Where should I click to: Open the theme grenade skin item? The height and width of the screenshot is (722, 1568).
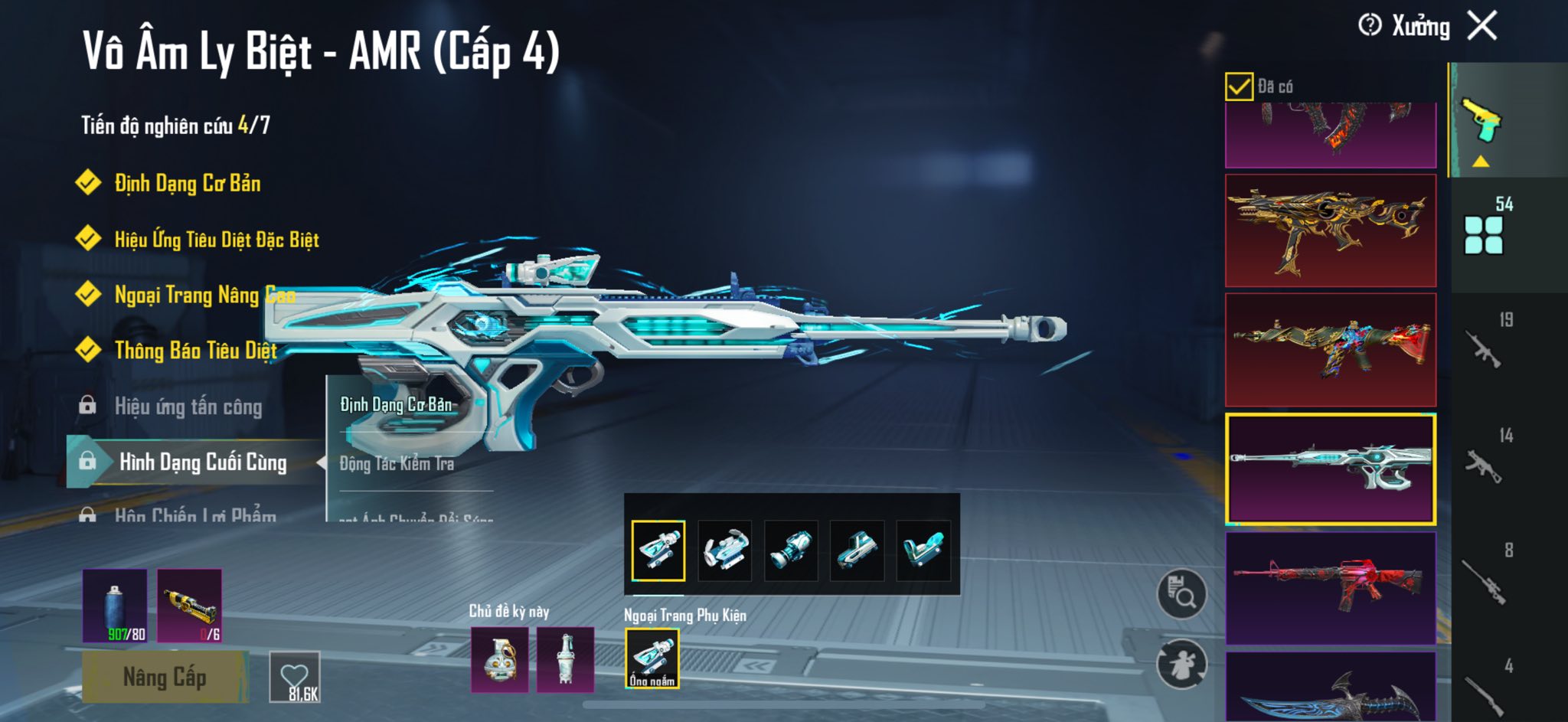coord(499,659)
